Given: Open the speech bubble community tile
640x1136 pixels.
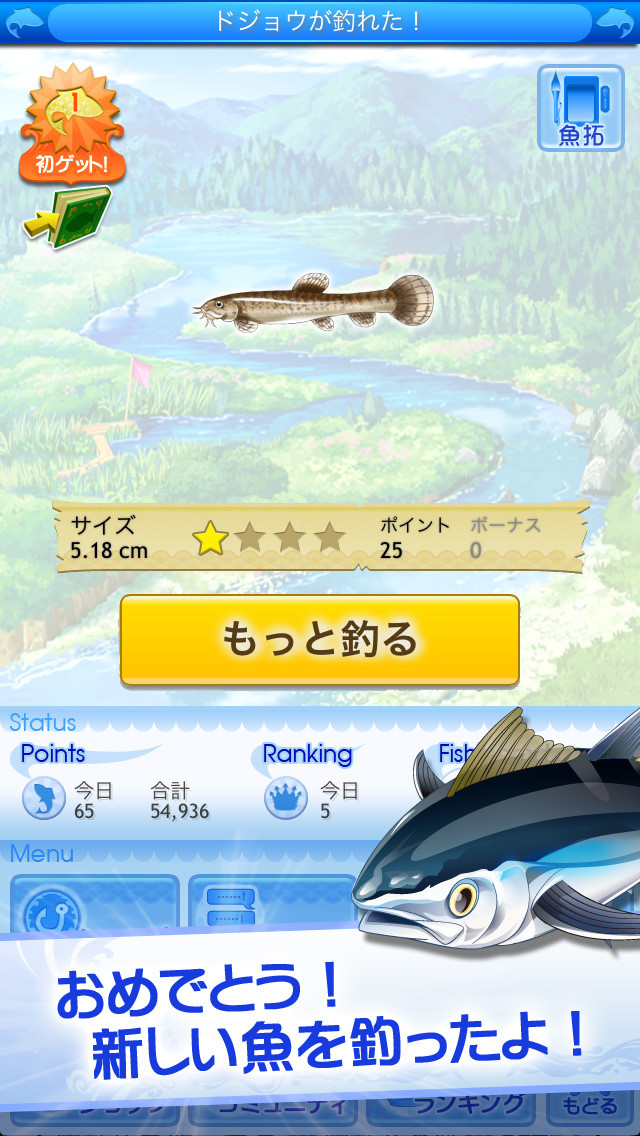Looking at the screenshot, I should click(x=270, y=905).
